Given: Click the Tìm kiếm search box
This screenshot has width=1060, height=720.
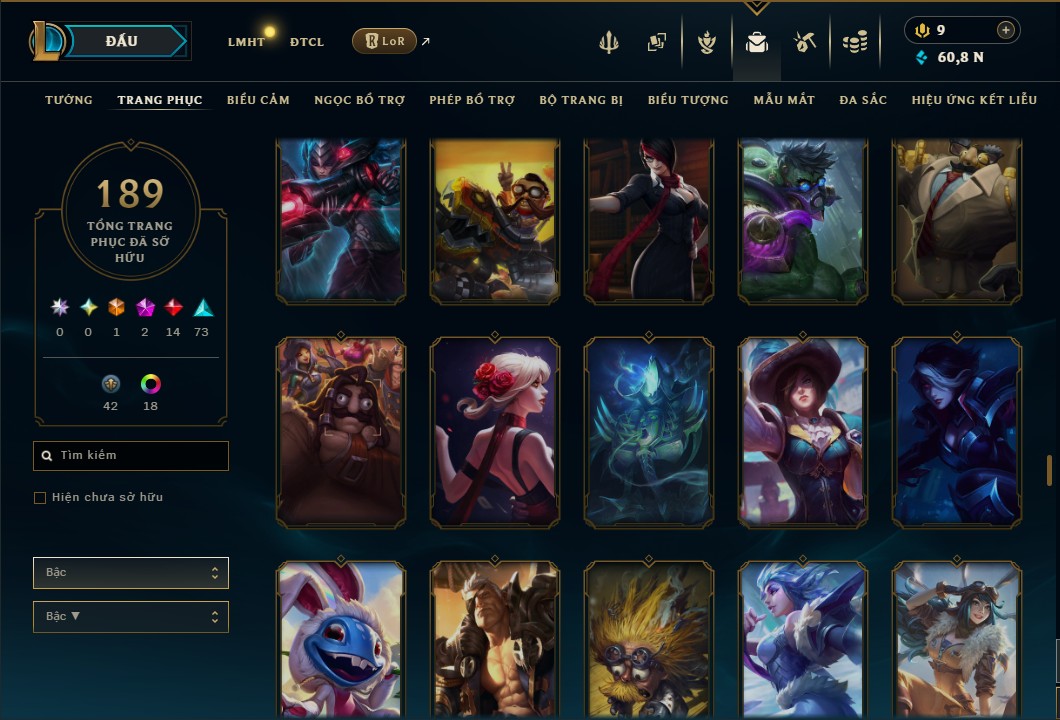Looking at the screenshot, I should [131, 456].
